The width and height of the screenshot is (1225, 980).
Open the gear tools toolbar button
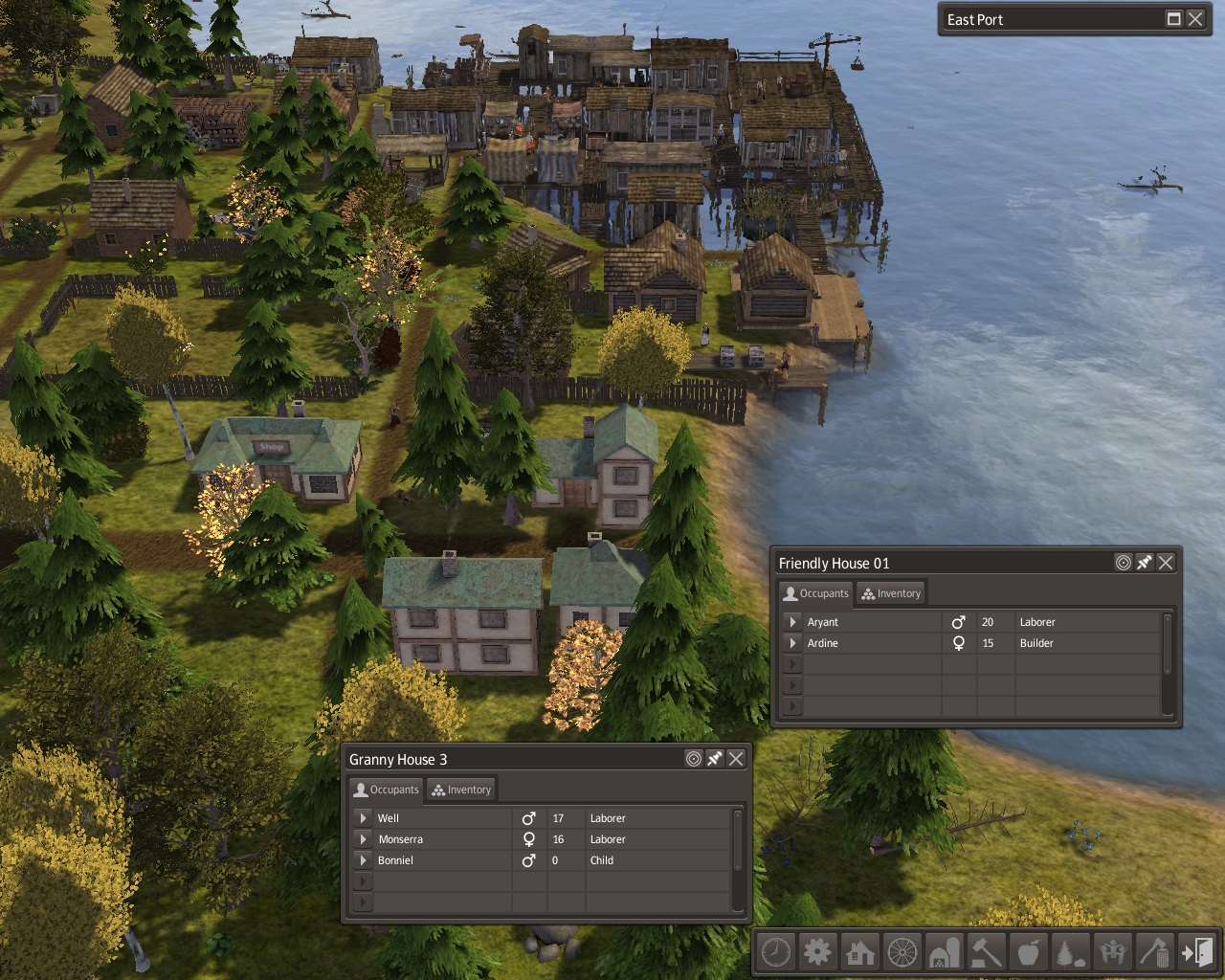[x=817, y=952]
